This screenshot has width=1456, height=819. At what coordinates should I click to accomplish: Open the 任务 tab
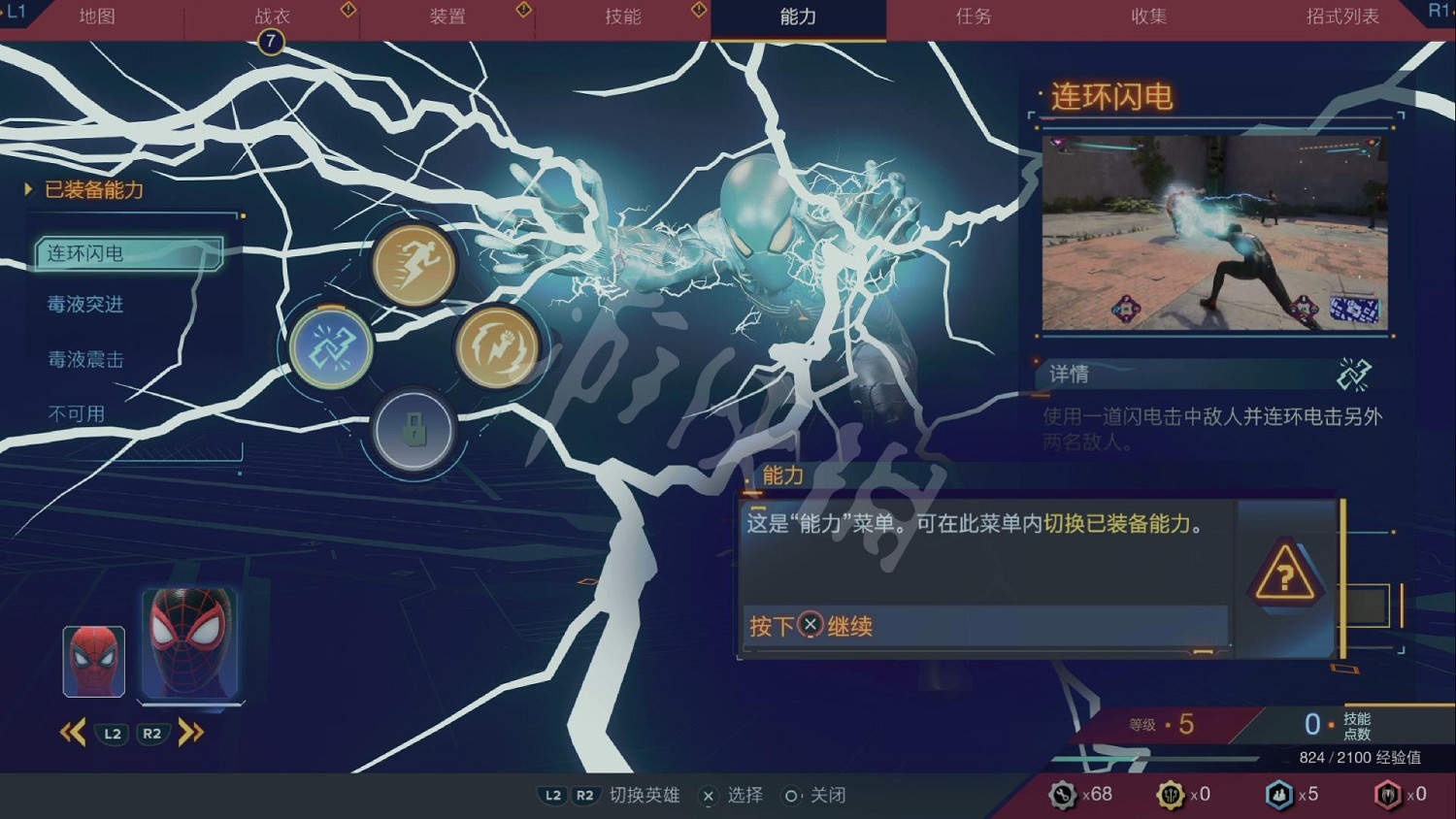[x=973, y=16]
